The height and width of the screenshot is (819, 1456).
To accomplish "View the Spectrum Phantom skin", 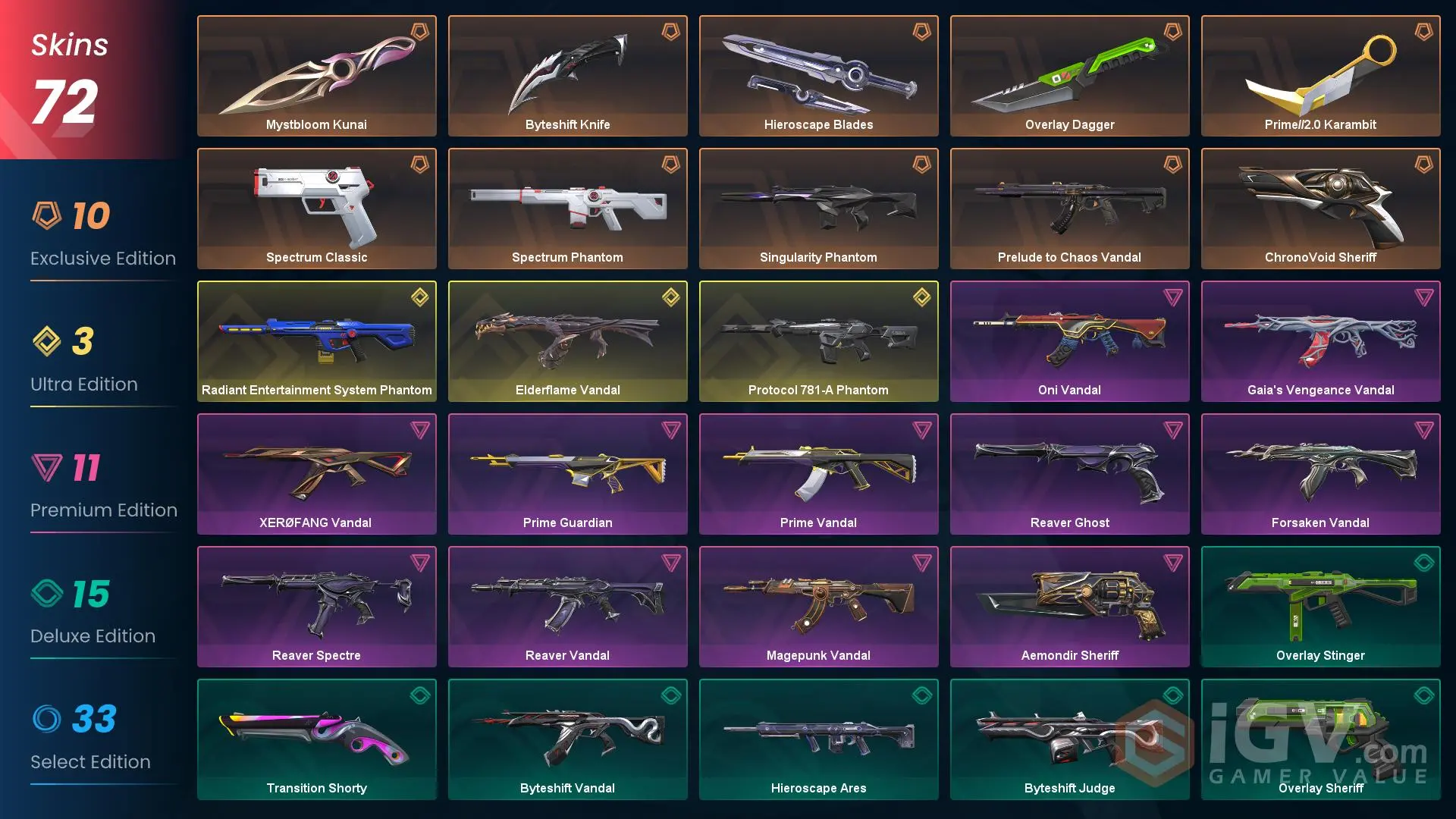I will [567, 208].
